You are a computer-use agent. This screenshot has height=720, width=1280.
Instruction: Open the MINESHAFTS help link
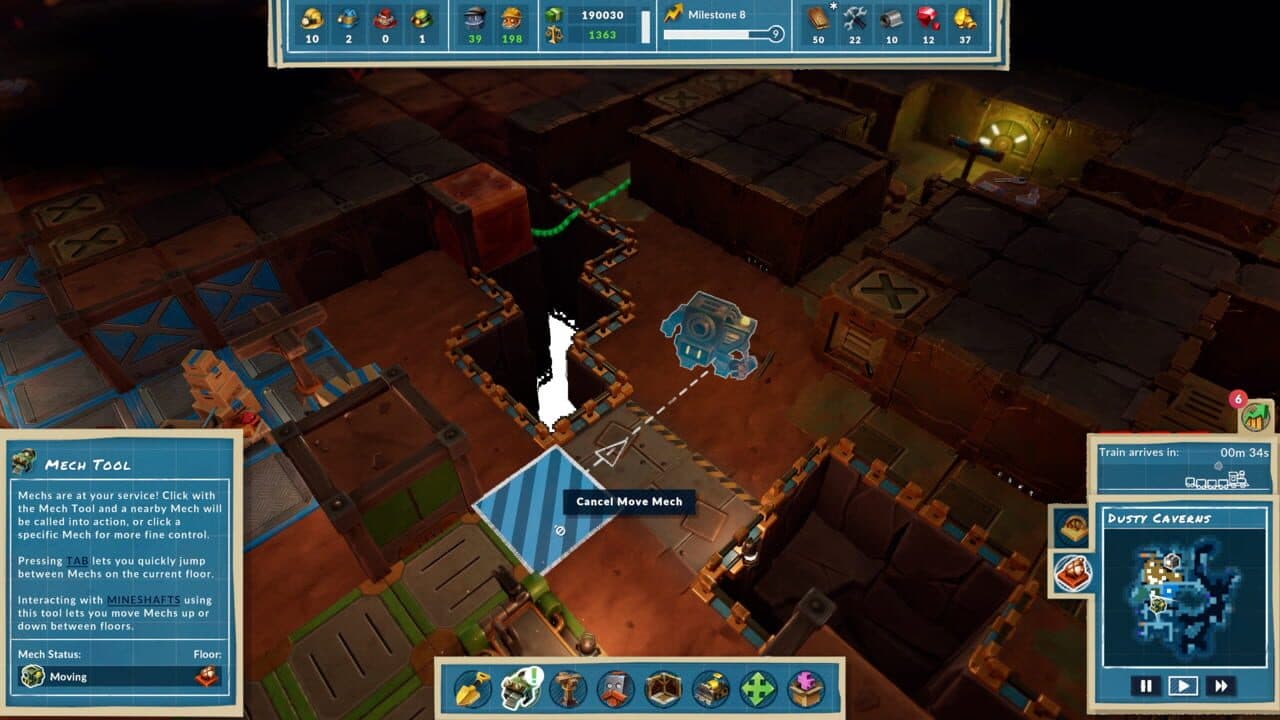[x=141, y=599]
